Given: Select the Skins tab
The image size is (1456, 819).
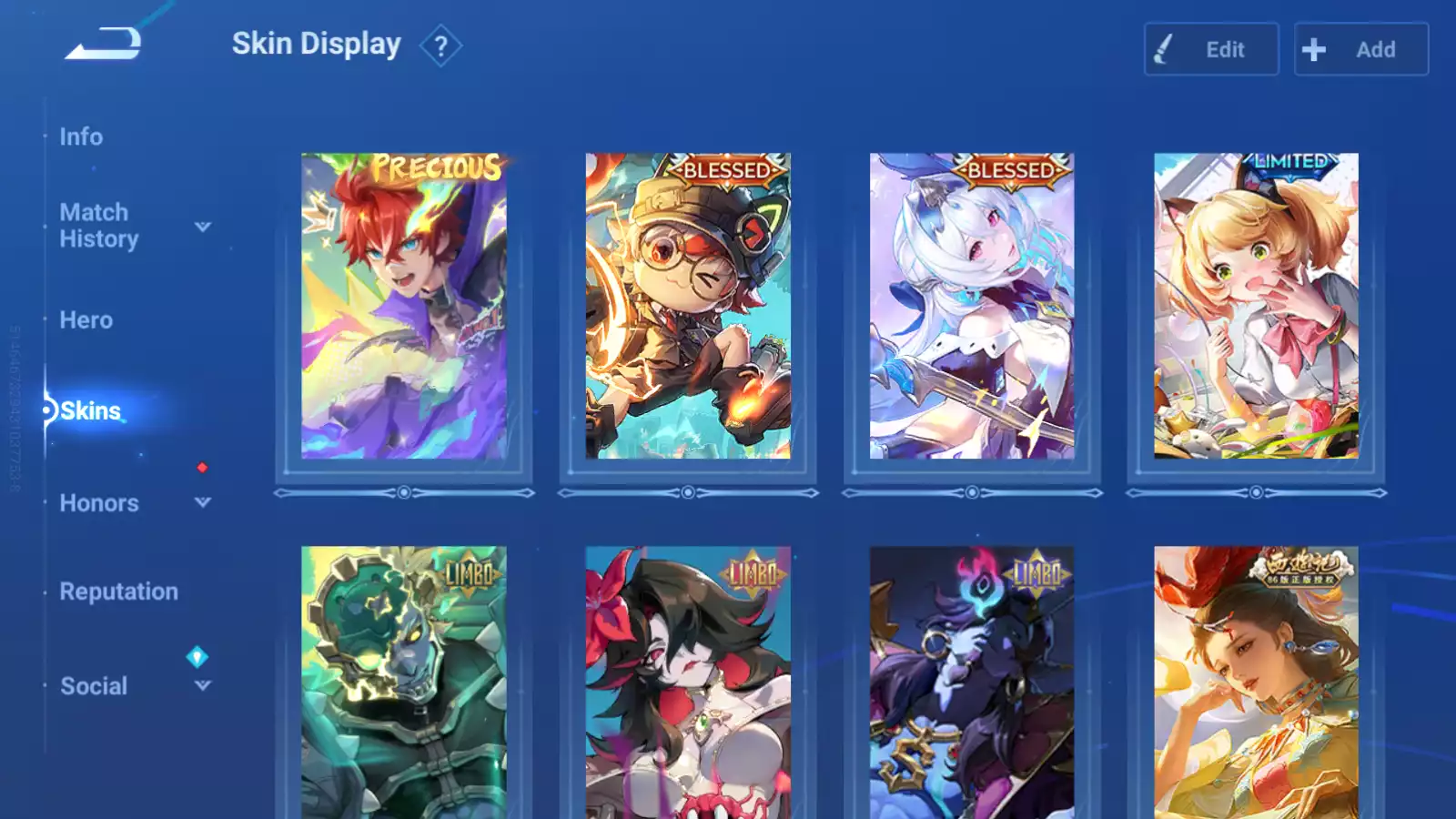Looking at the screenshot, I should click(90, 411).
